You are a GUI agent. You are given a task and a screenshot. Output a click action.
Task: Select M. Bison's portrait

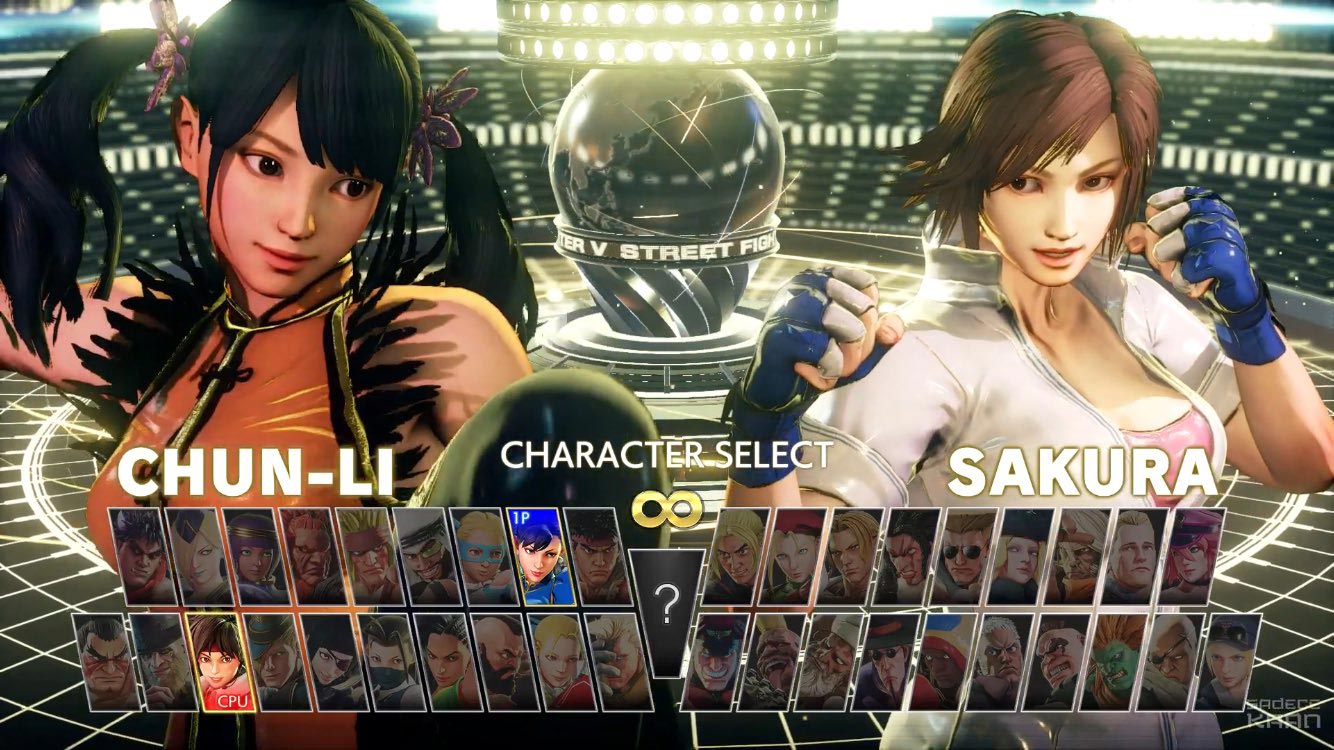pyautogui.click(x=717, y=662)
